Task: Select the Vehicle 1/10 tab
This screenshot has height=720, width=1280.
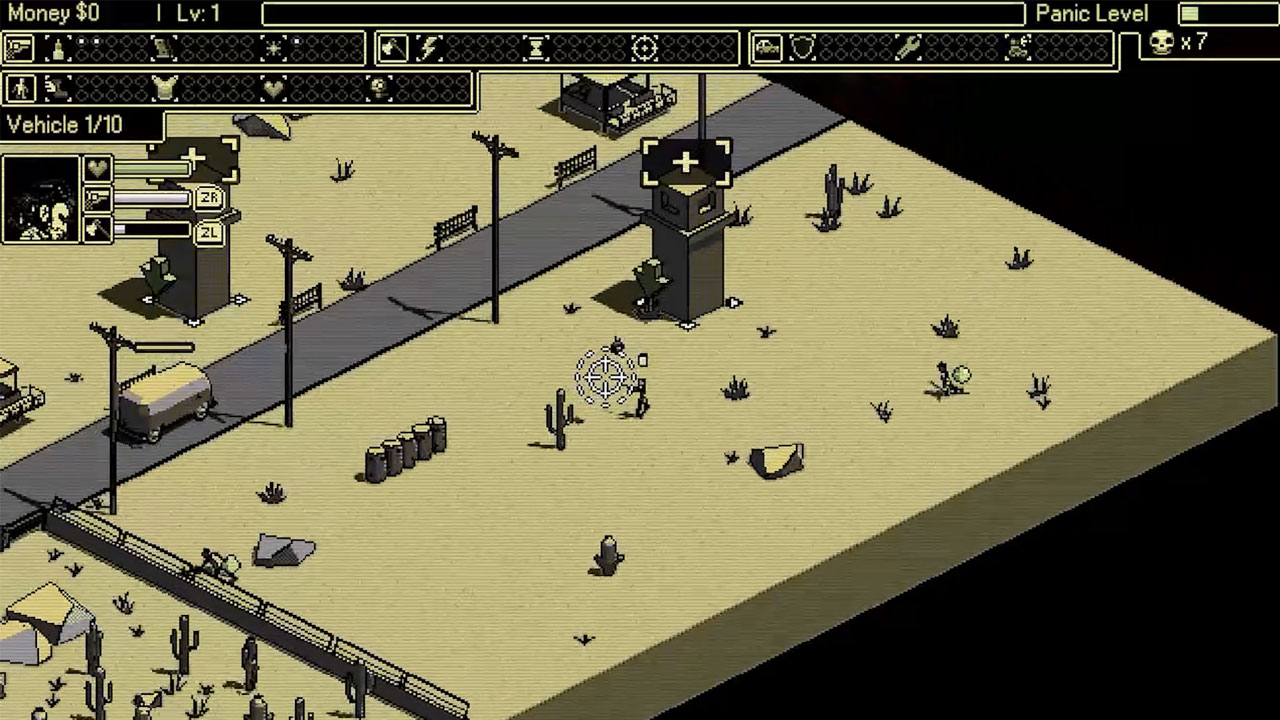Action: [64, 125]
